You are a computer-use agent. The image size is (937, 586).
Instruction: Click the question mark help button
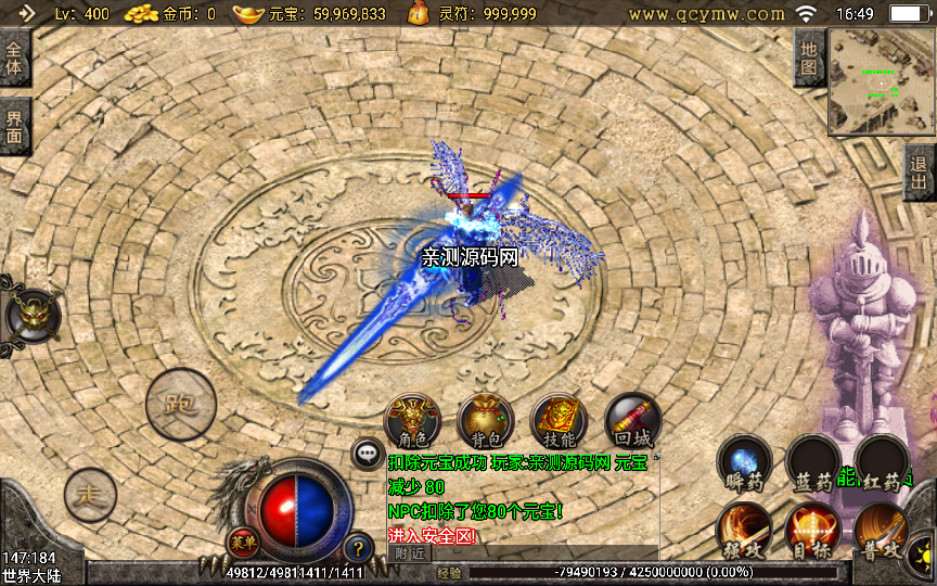pyautogui.click(x=357, y=546)
